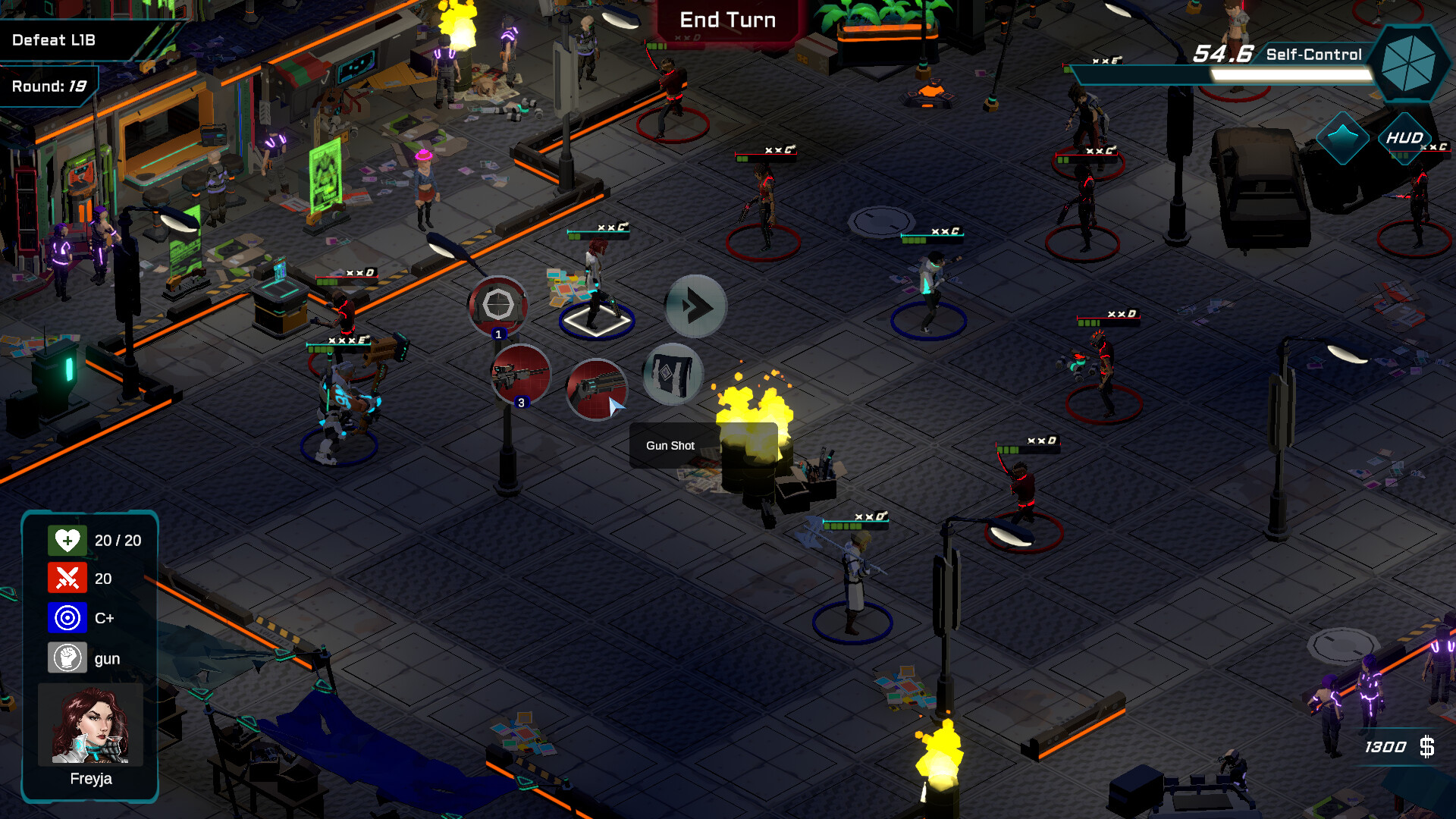Click the crossed swords attack icon

(68, 579)
